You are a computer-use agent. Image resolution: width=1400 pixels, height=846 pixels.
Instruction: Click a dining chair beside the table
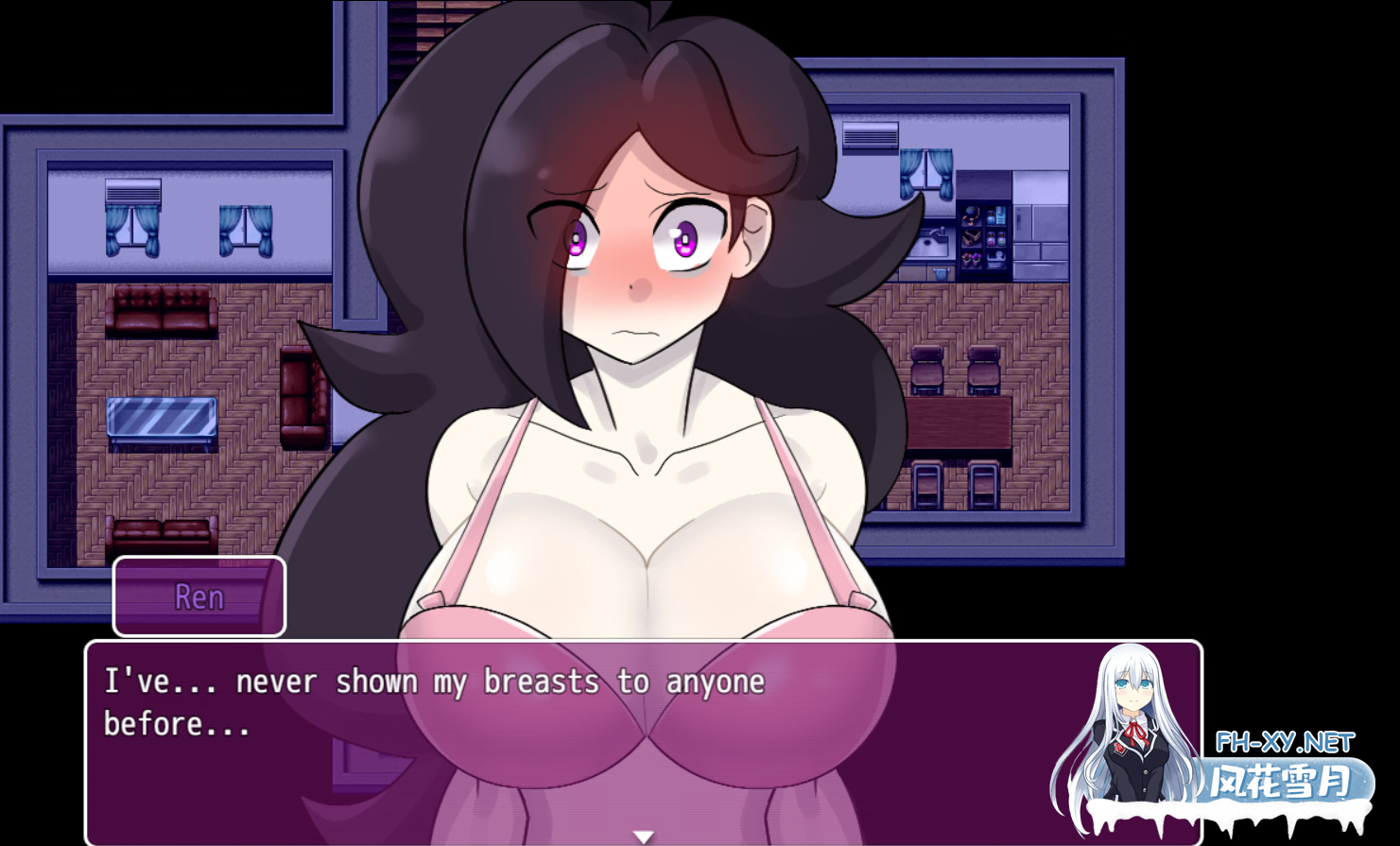coord(929,368)
